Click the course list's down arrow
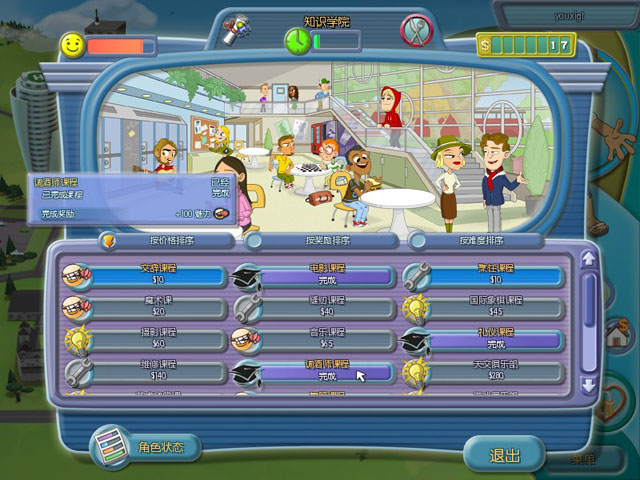The image size is (640, 480). coord(589,384)
